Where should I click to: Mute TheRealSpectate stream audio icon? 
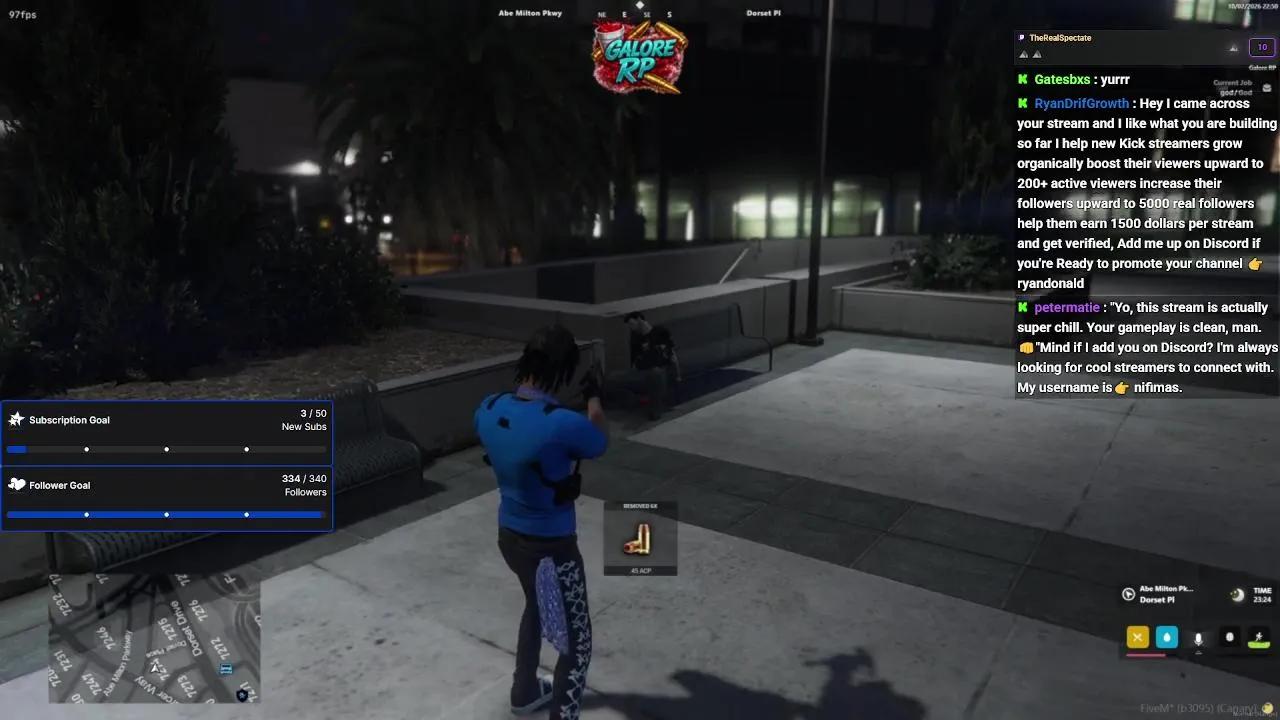(1234, 47)
